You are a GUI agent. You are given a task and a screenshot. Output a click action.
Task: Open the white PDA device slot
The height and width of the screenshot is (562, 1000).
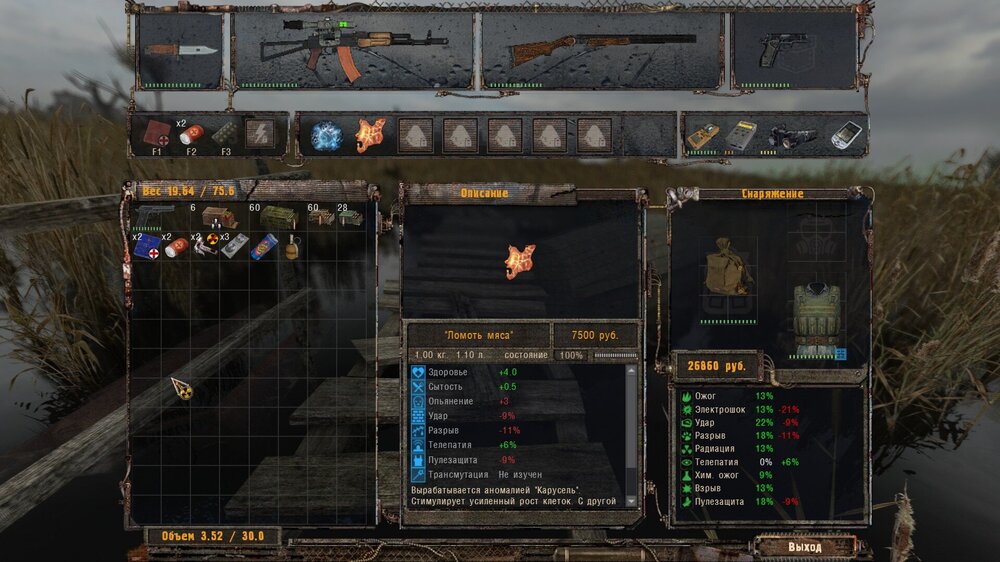(x=845, y=135)
